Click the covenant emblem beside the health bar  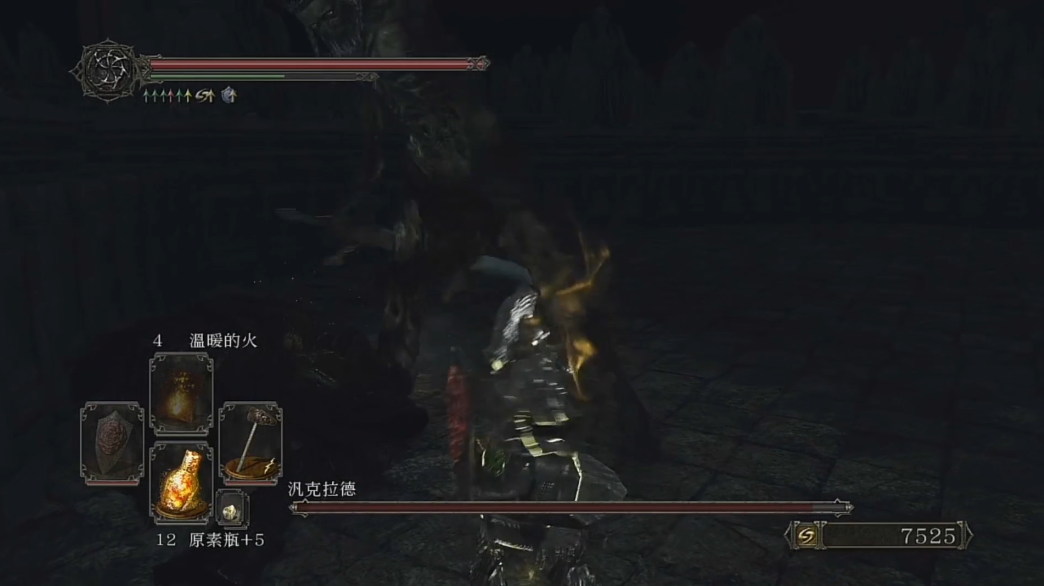point(105,70)
